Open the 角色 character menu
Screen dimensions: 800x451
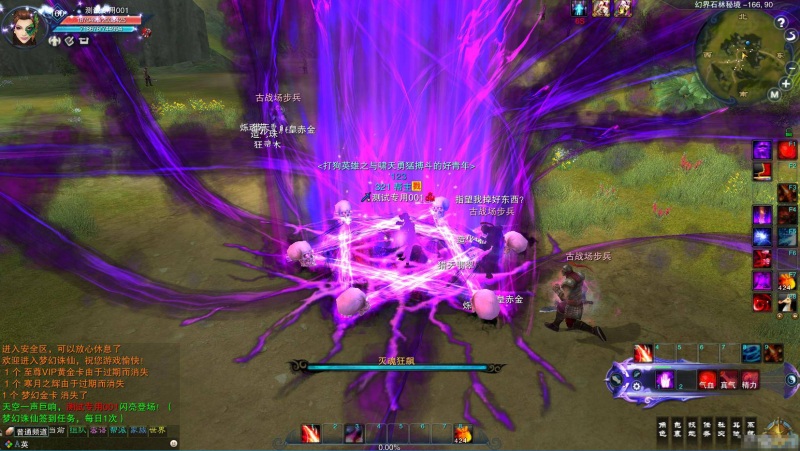[661, 428]
